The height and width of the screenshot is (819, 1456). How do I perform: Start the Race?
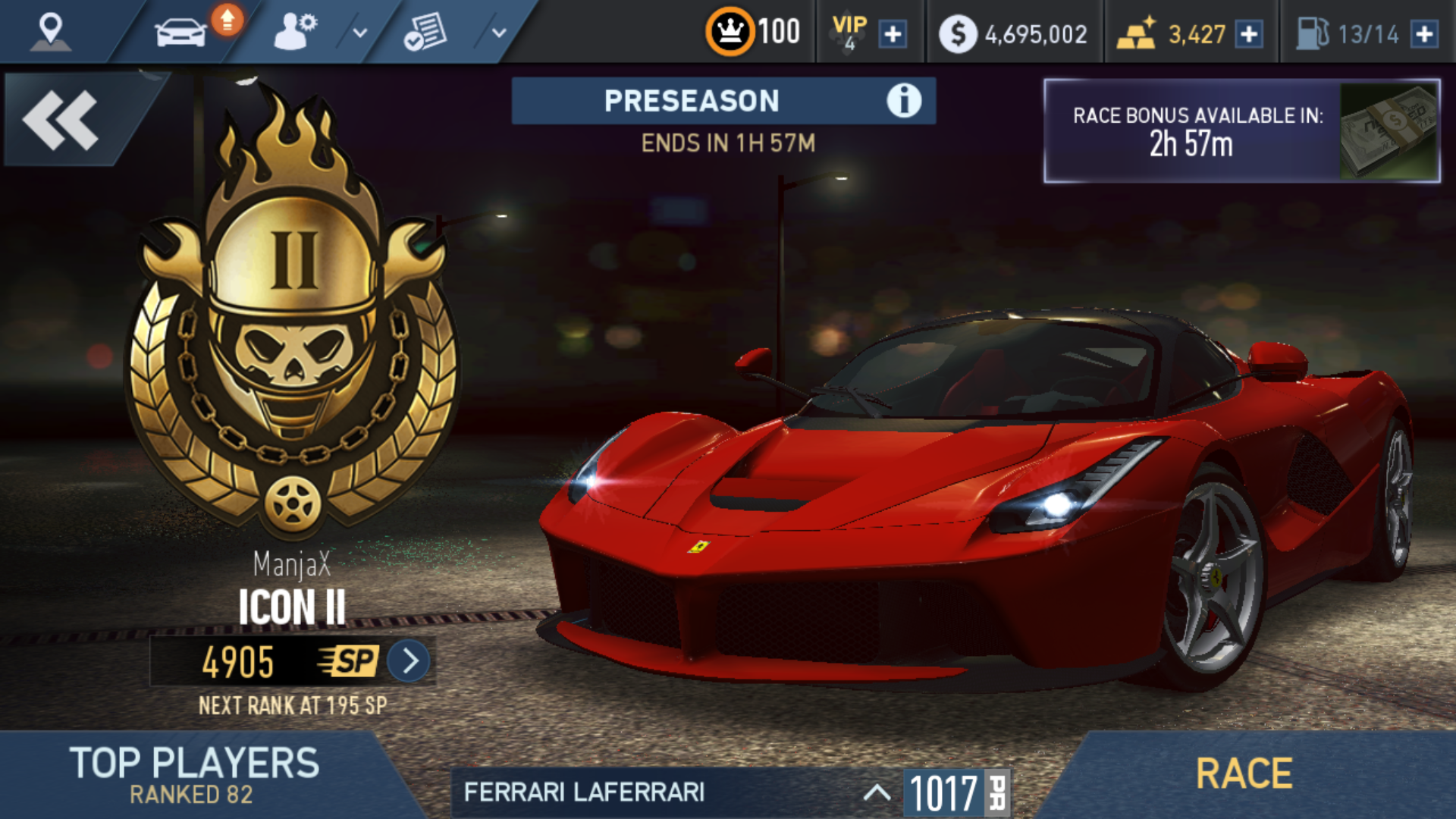(x=1244, y=773)
